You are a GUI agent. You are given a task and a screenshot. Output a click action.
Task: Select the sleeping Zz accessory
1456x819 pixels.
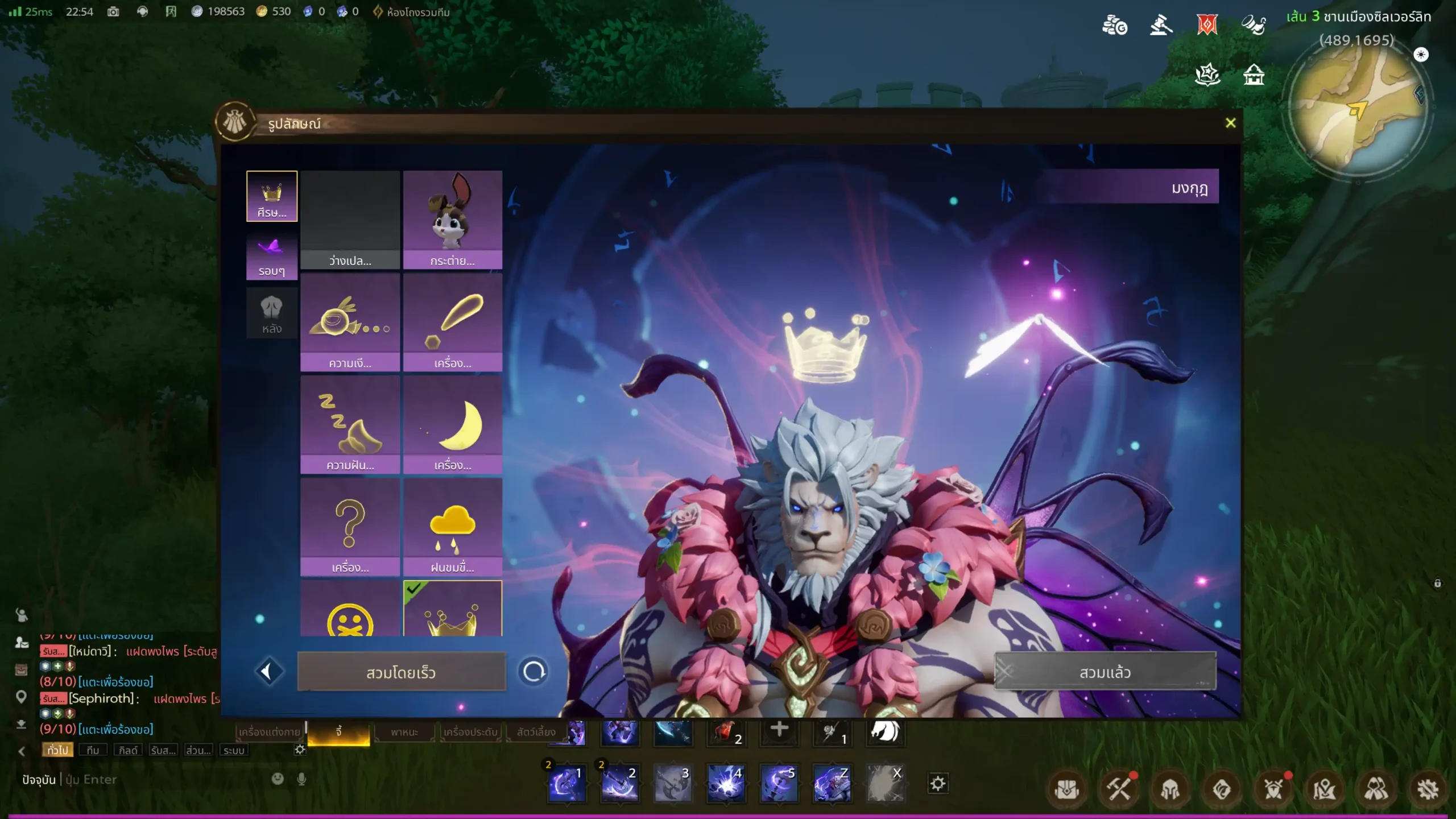(350, 424)
